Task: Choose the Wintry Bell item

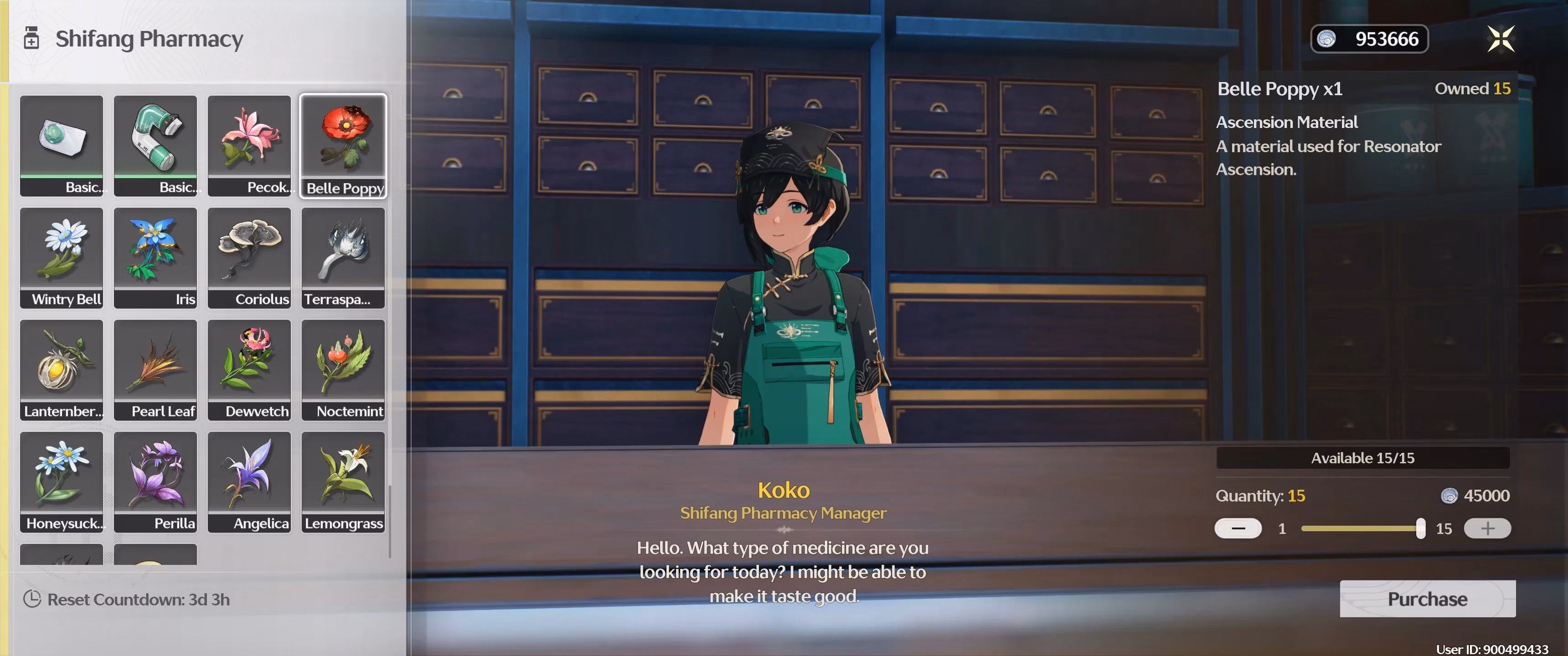Action: pos(62,257)
